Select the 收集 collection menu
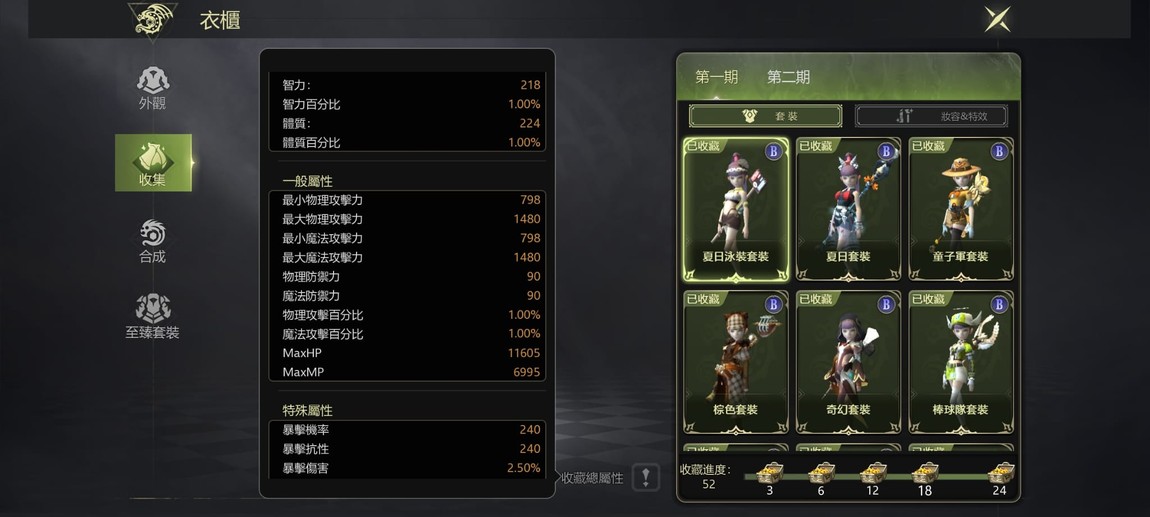 [153, 163]
